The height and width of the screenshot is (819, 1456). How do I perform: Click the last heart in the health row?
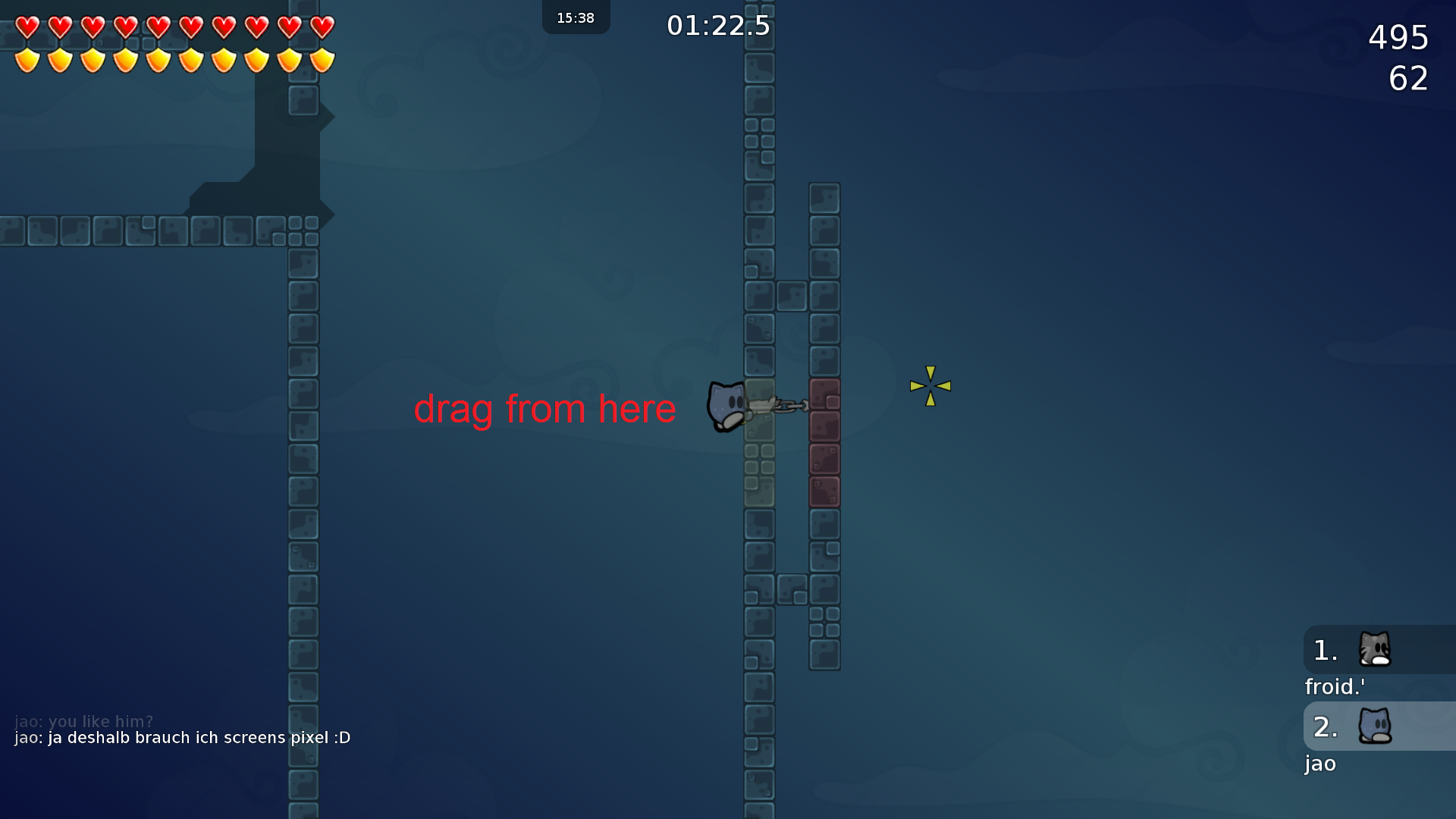pos(322,27)
